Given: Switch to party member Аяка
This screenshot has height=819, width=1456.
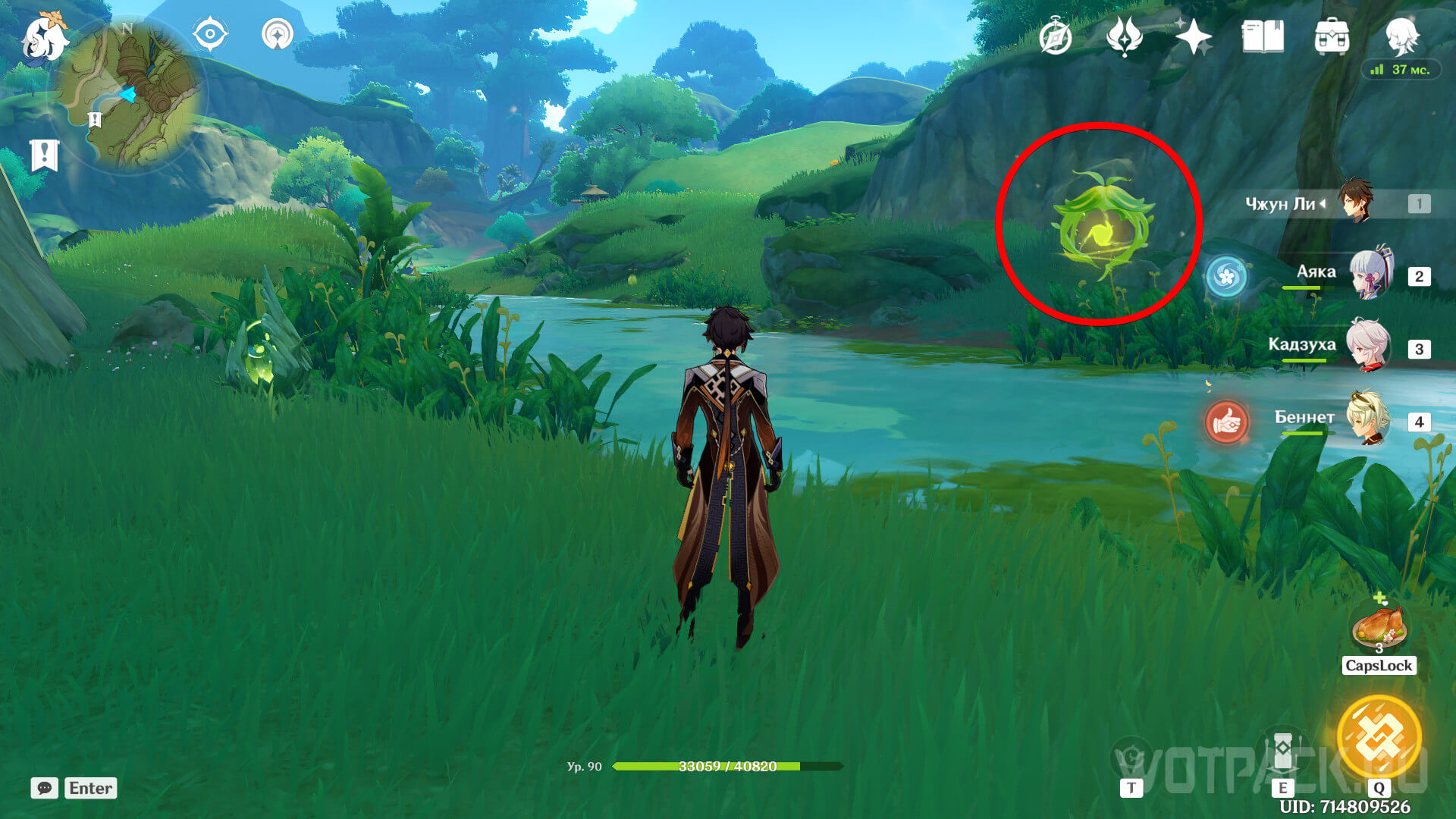Looking at the screenshot, I should [x=1371, y=275].
